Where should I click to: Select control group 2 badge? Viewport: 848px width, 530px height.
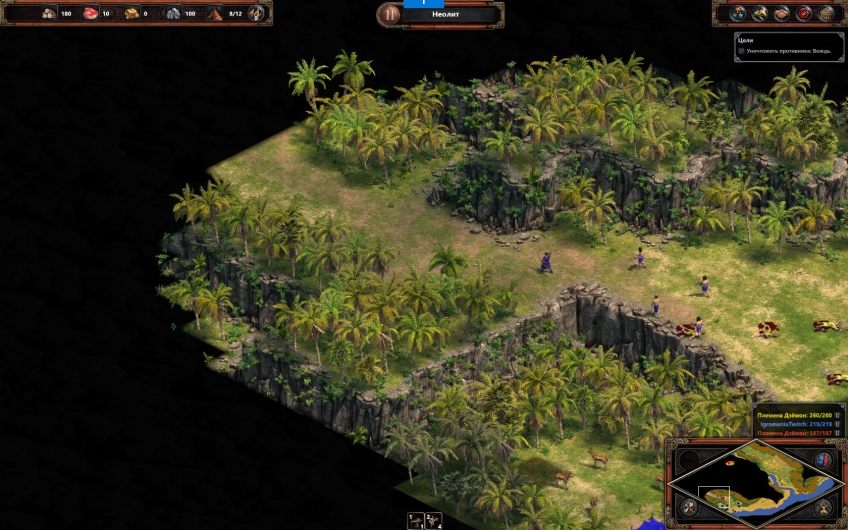point(433,520)
